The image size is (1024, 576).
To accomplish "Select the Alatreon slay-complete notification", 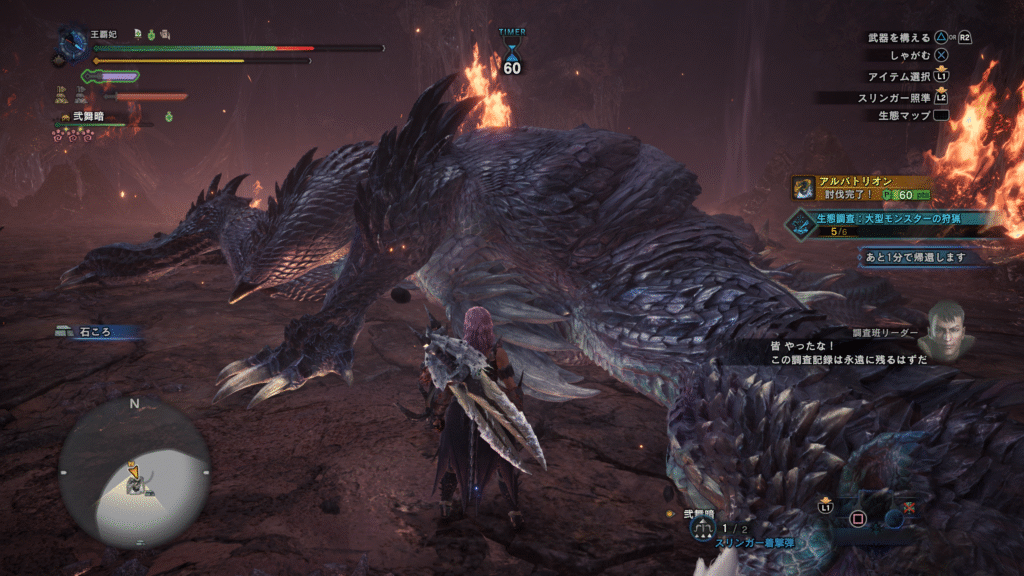I will [x=862, y=187].
